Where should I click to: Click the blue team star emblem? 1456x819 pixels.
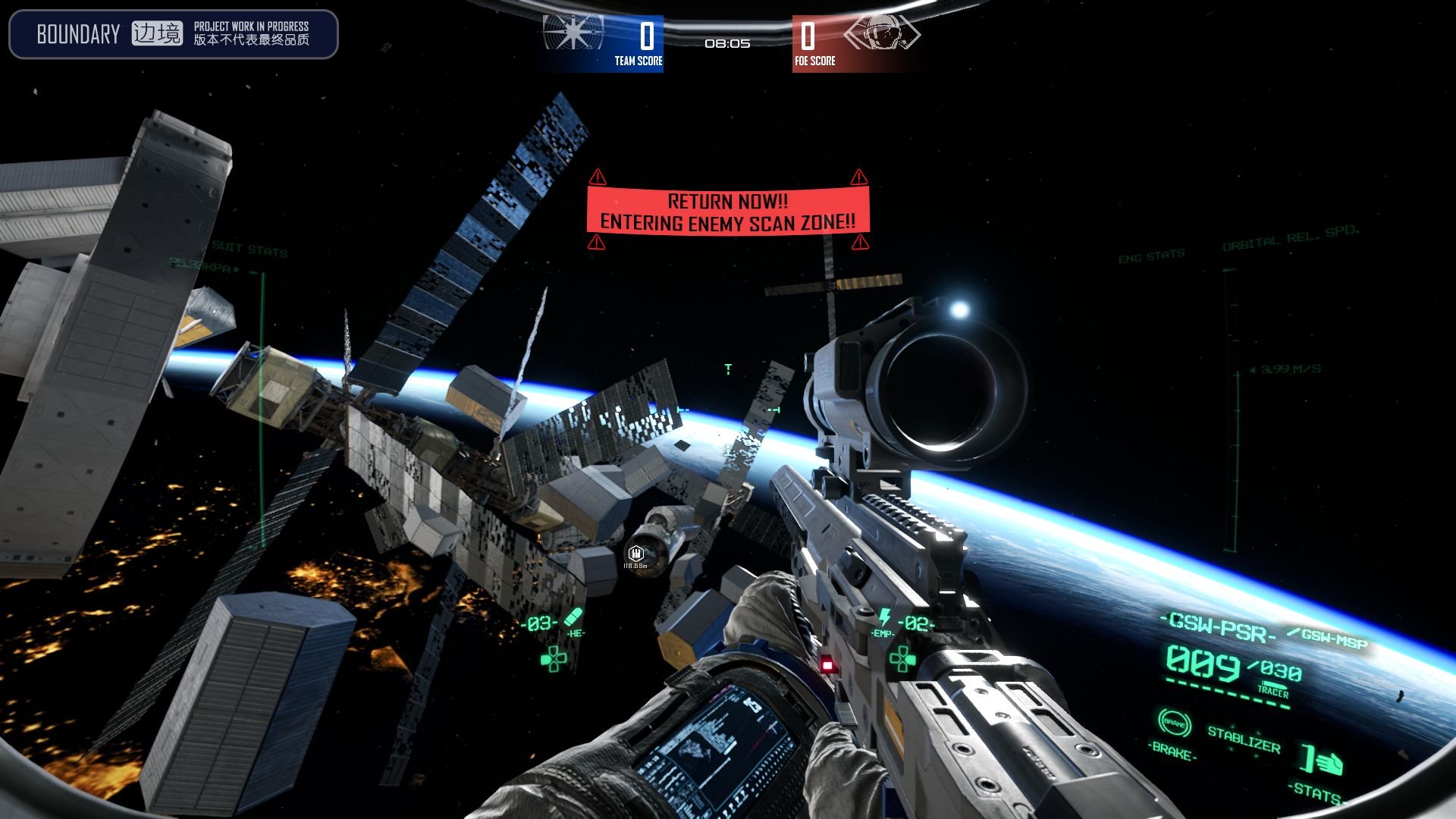(574, 33)
